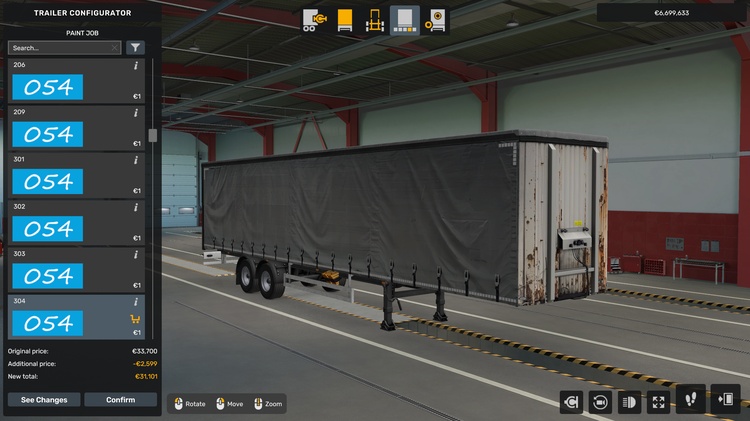This screenshot has height=421, width=750.
Task: Pick paint job 301
Action: [48, 181]
